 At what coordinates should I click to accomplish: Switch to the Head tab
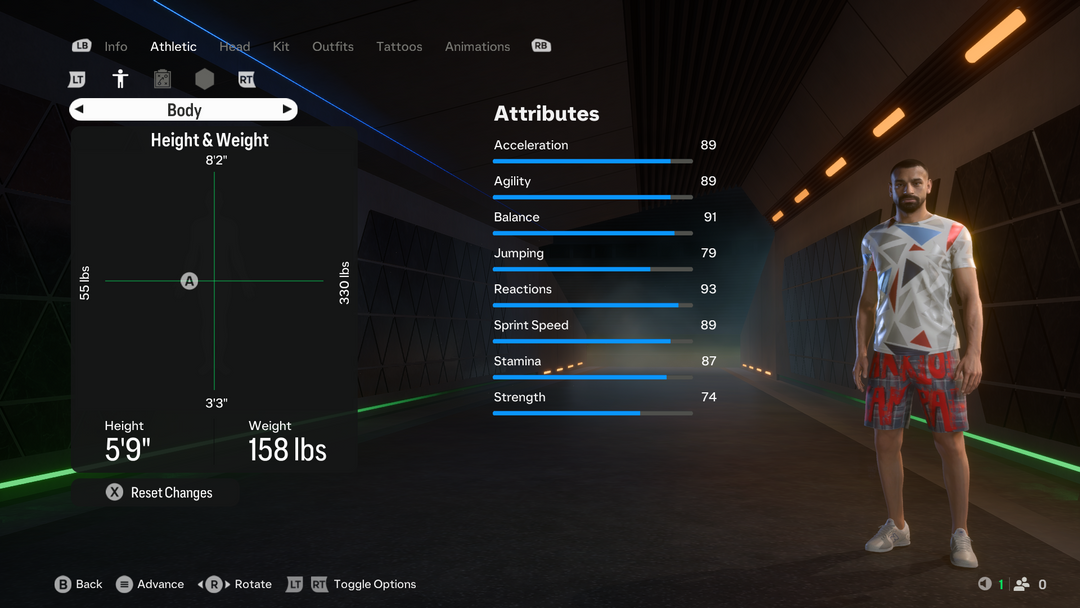[x=235, y=47]
